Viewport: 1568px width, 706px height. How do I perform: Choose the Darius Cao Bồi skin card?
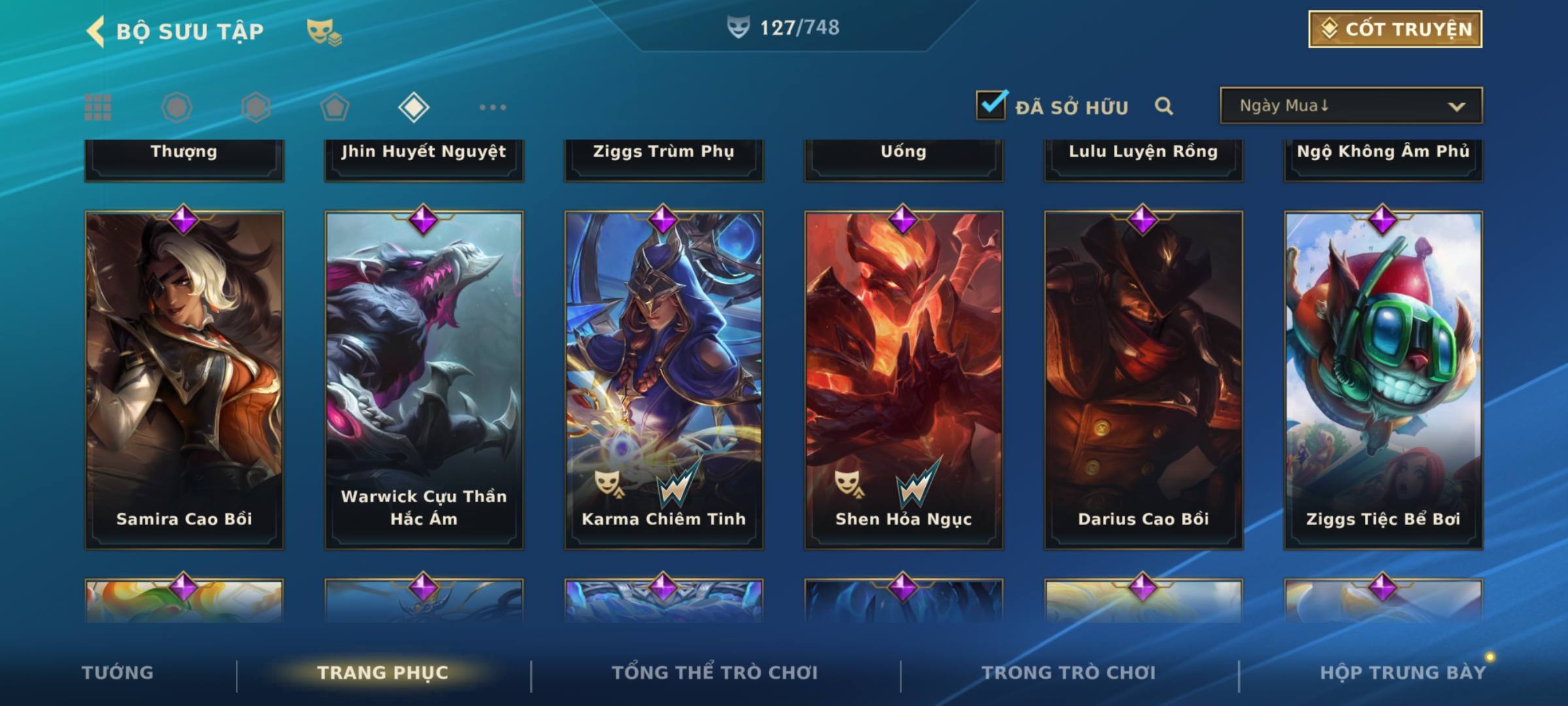click(1143, 379)
